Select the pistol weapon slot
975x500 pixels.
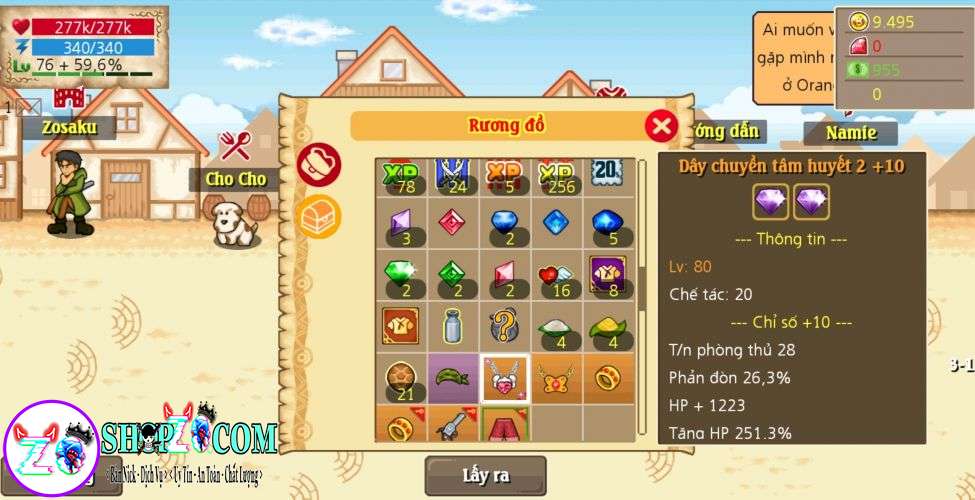click(x=453, y=425)
